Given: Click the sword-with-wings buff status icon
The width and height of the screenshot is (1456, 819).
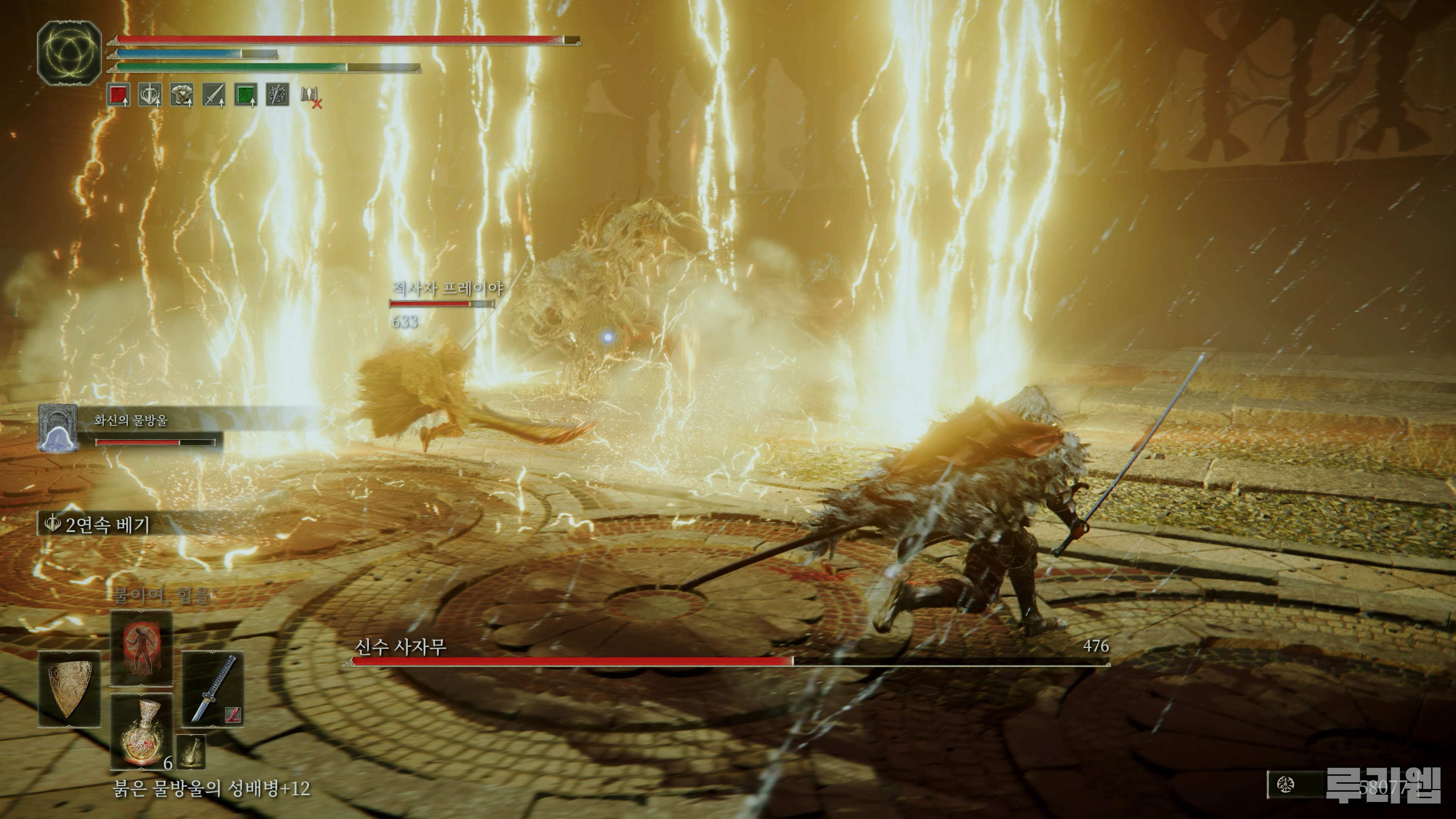Looking at the screenshot, I should 151,95.
